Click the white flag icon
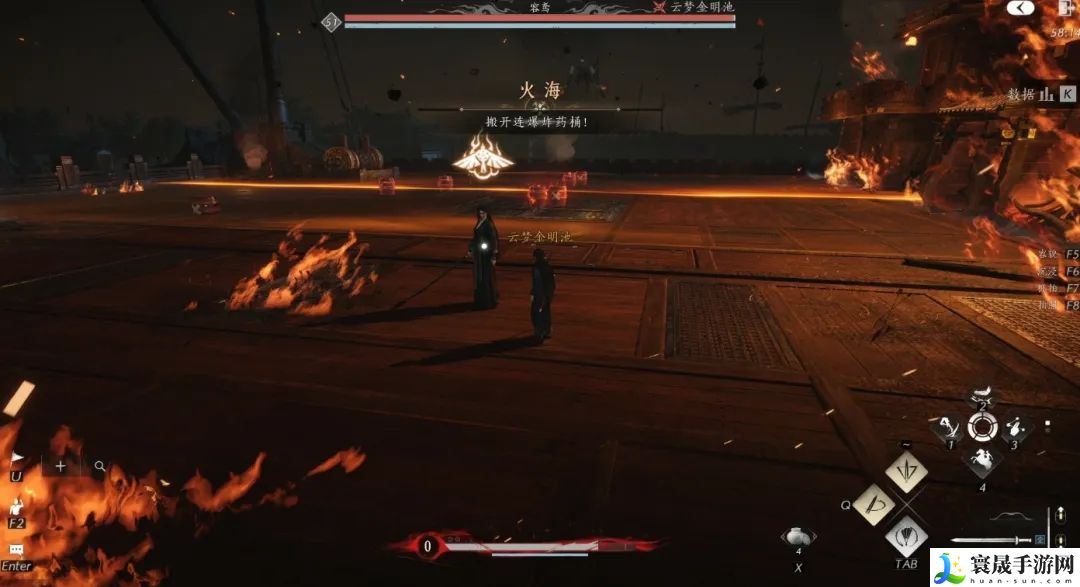The height and width of the screenshot is (587, 1080). tap(17, 459)
